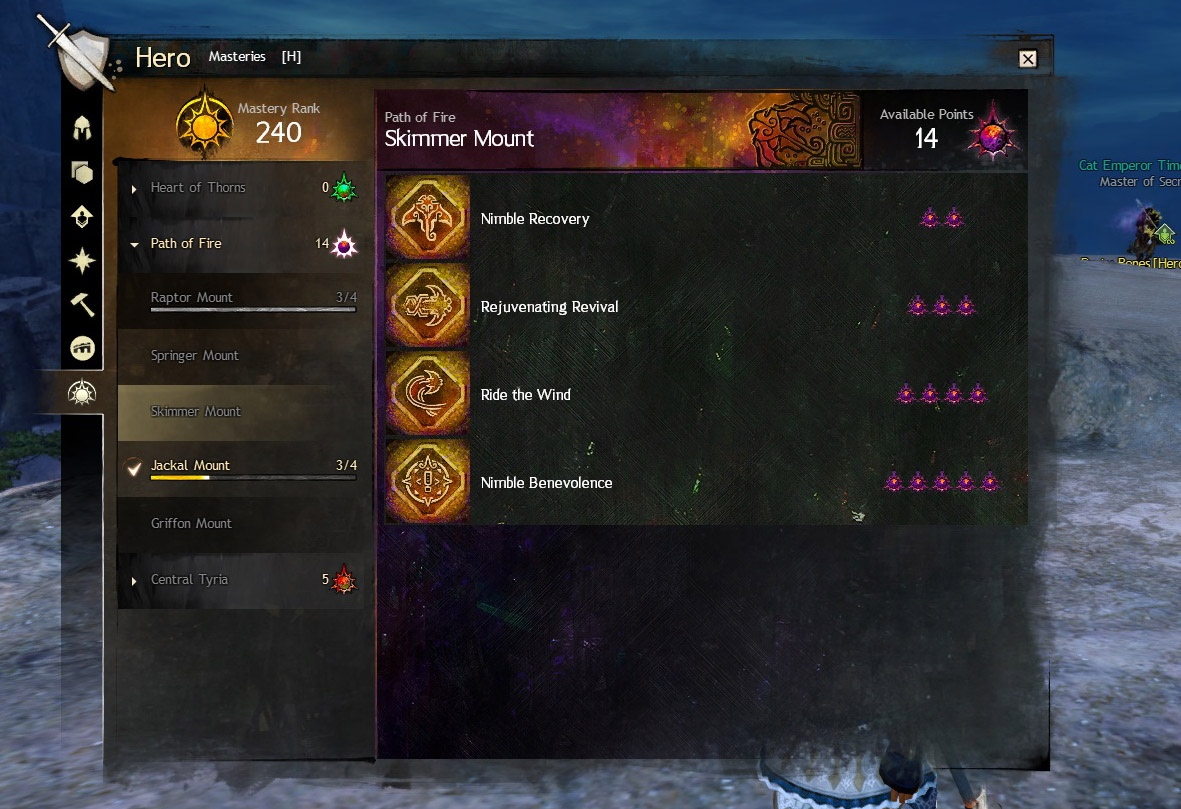Switch to the helmet equipment tab
The width and height of the screenshot is (1181, 809).
pyautogui.click(x=82, y=128)
